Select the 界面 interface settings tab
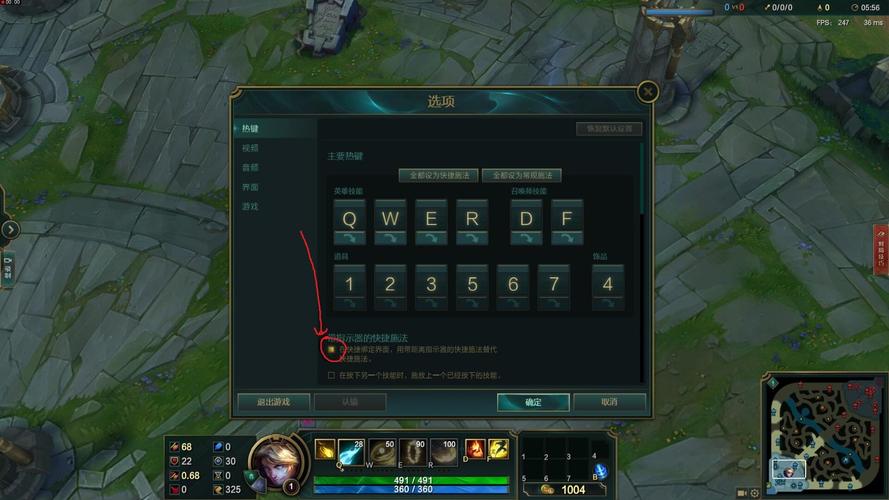The image size is (889, 500). click(250, 187)
